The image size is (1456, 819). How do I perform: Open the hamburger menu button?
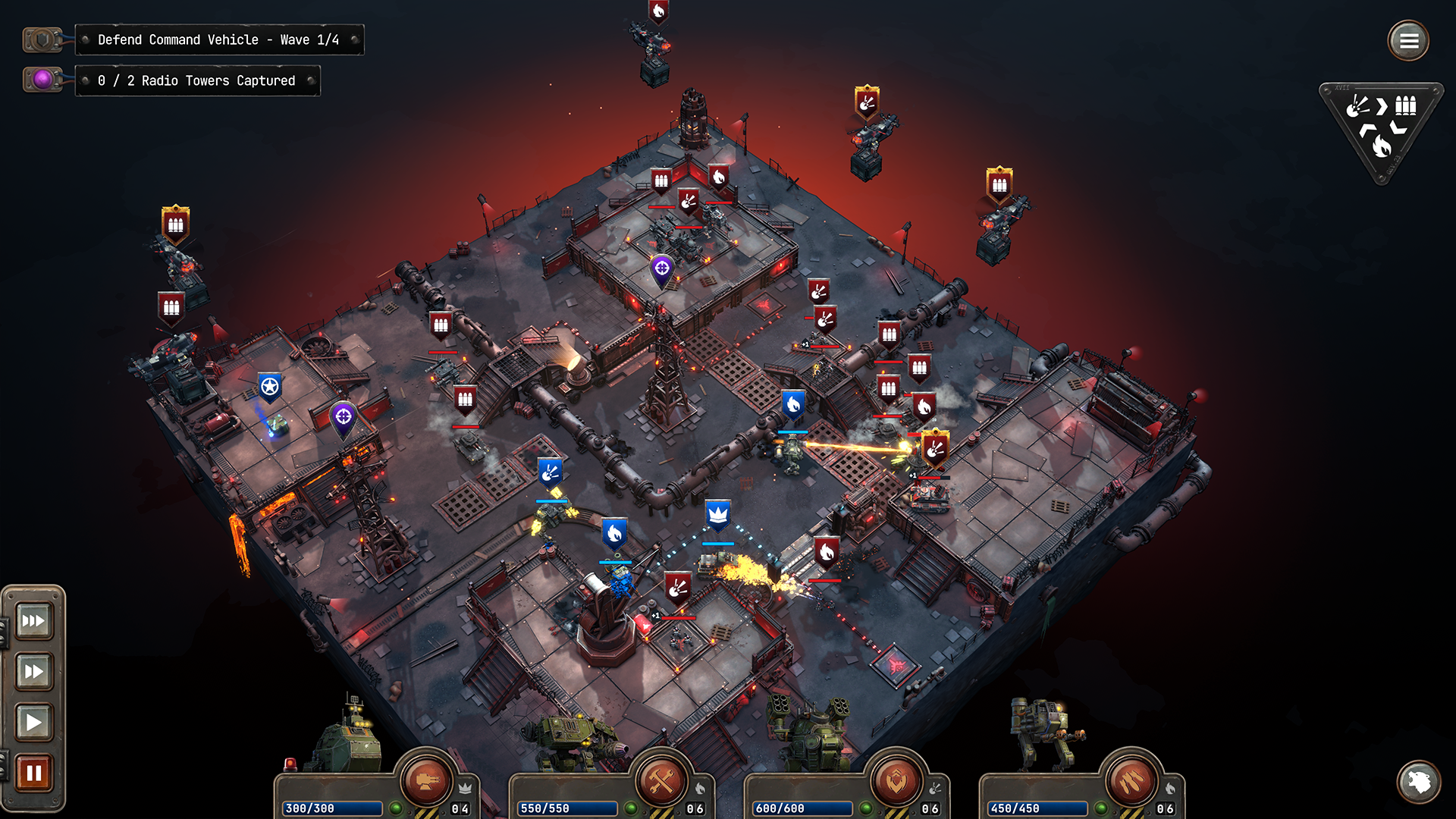tap(1408, 41)
